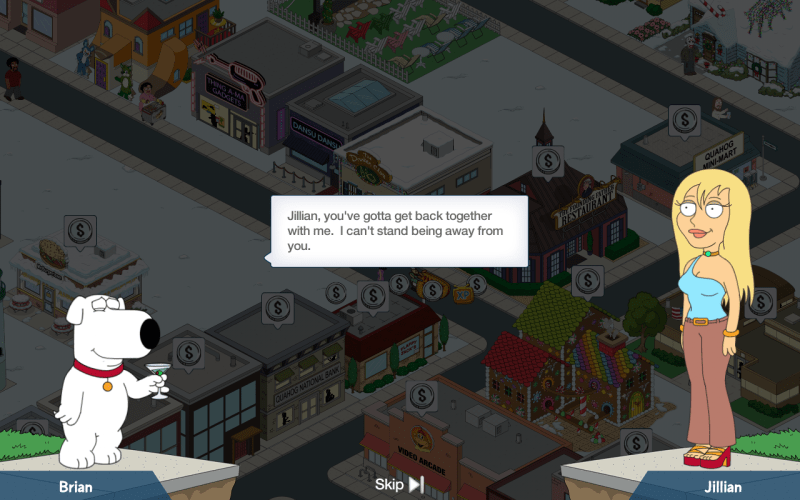Advance Brian's speech bubble text
800x500 pixels.
(x=399, y=231)
